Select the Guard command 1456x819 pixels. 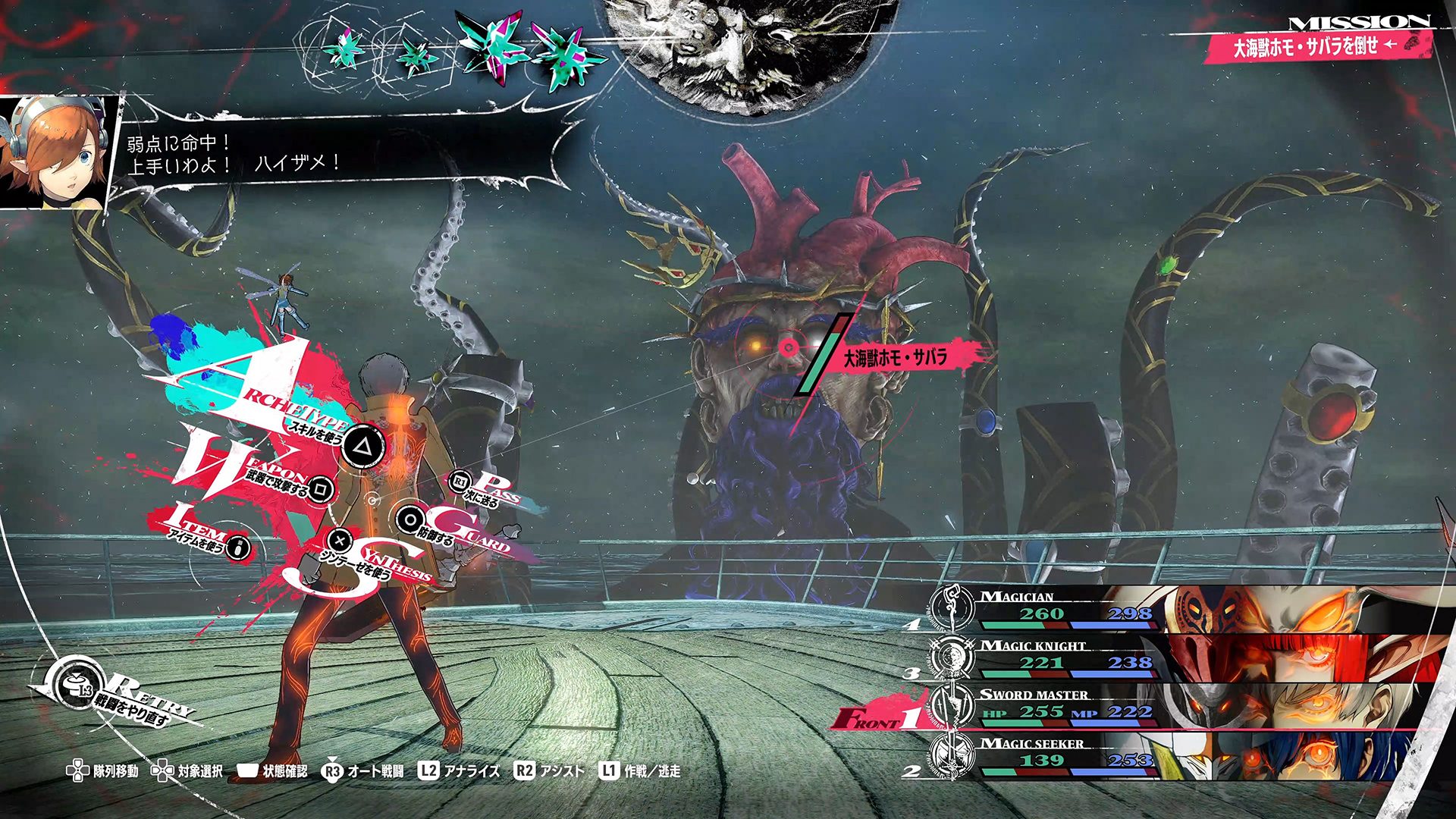click(x=410, y=520)
